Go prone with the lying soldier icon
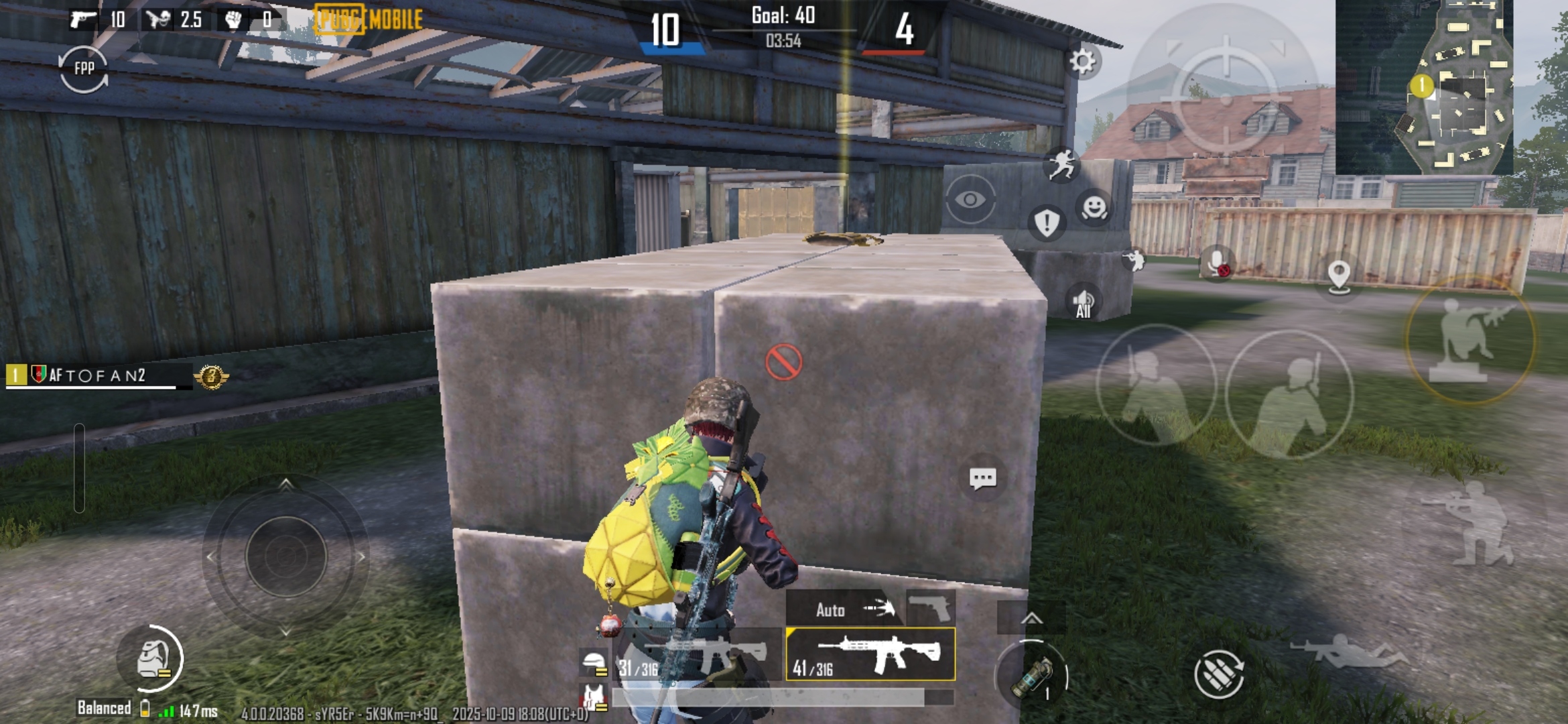Screen dimensions: 1568x724 pos(1348,650)
